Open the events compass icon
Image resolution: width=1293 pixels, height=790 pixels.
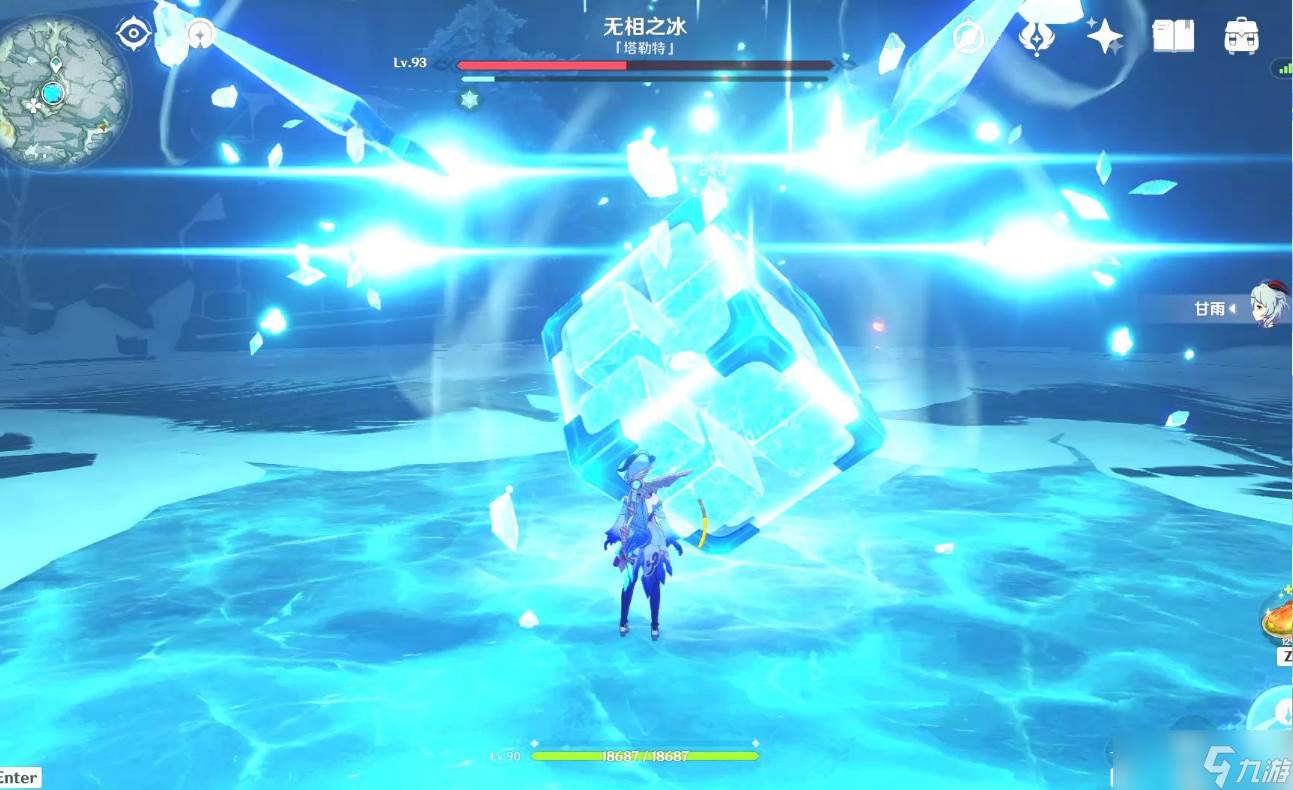(x=968, y=38)
